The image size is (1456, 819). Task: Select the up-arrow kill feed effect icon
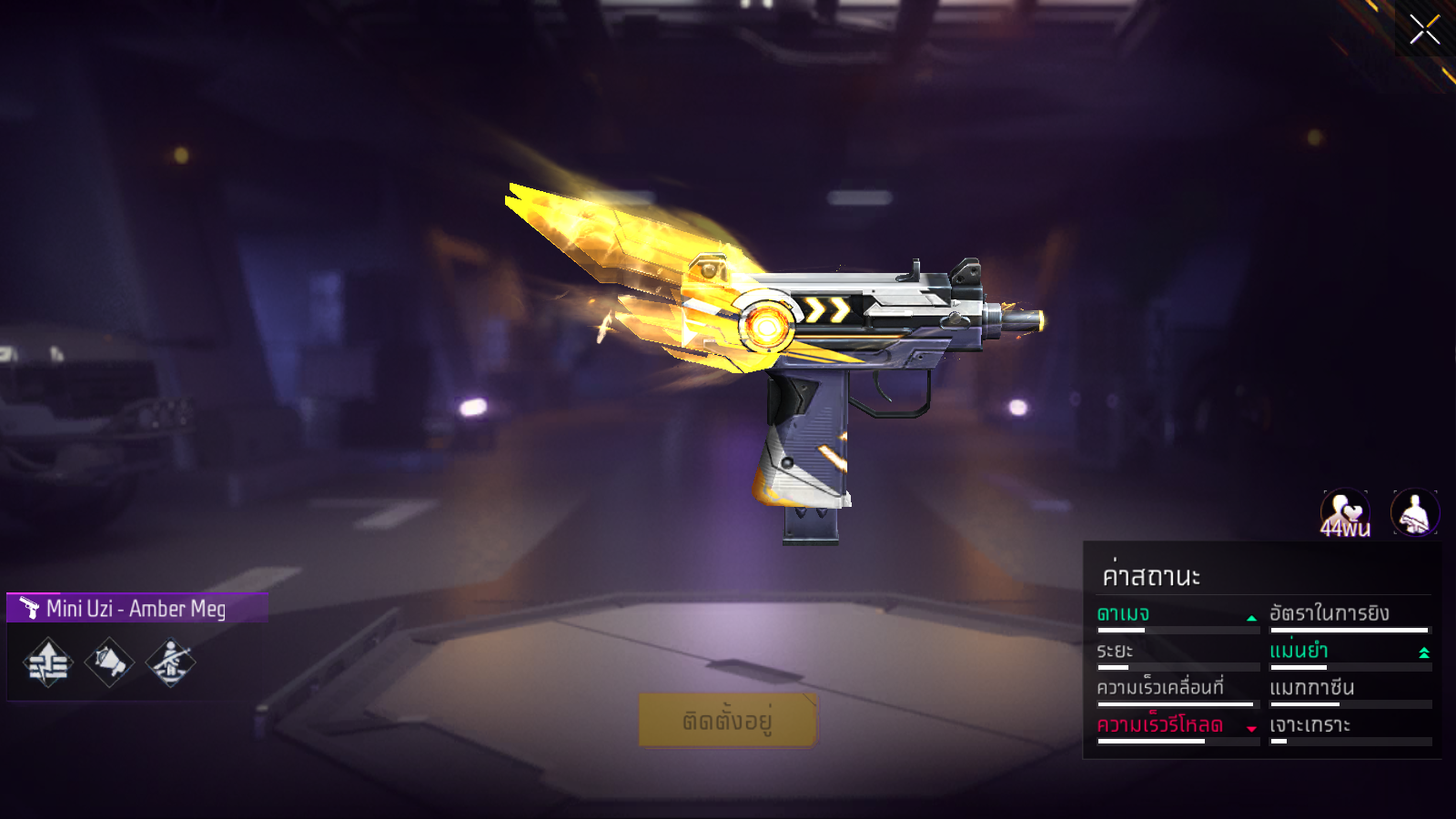pos(48,662)
